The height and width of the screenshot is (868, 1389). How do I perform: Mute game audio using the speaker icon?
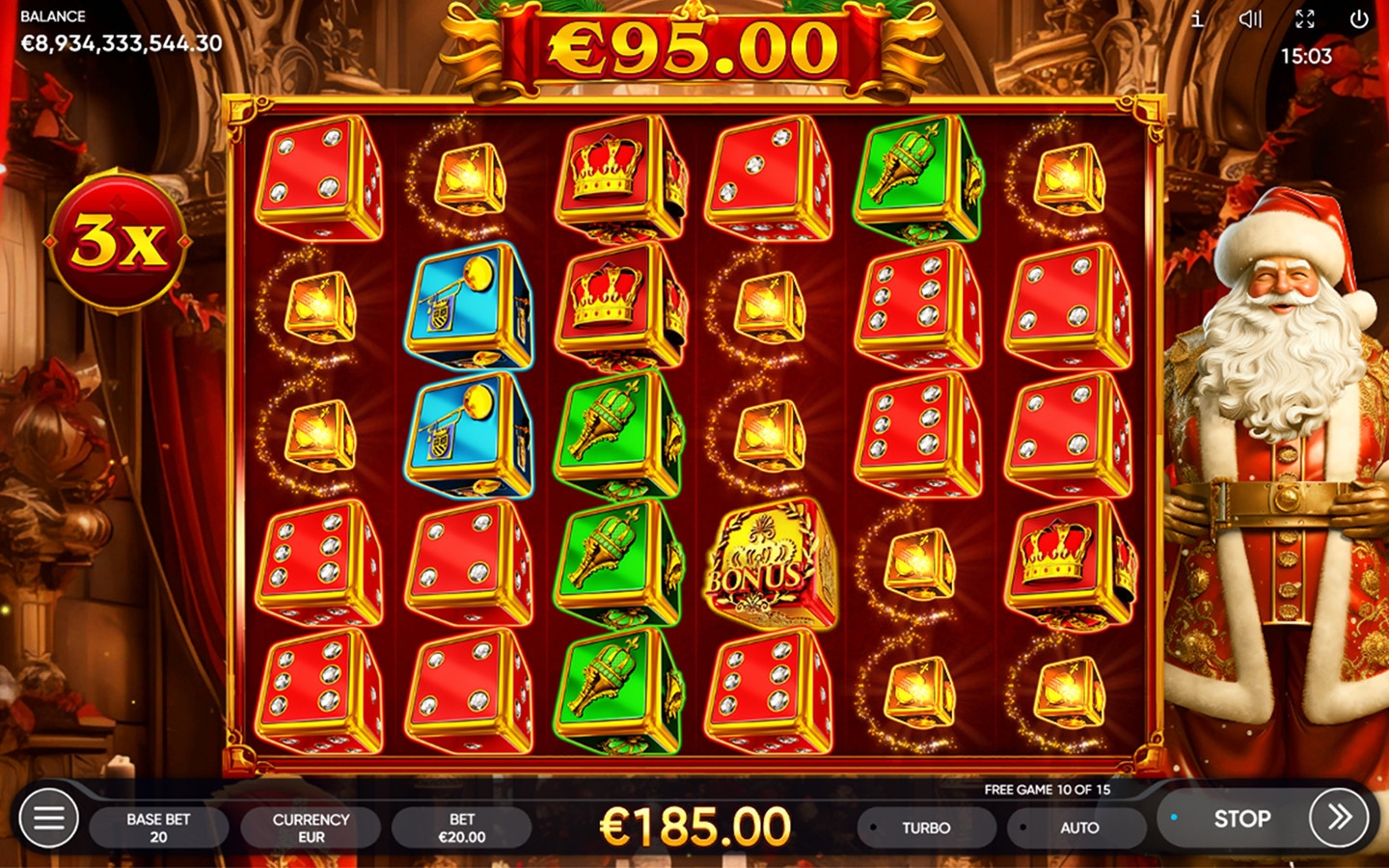tap(1251, 19)
